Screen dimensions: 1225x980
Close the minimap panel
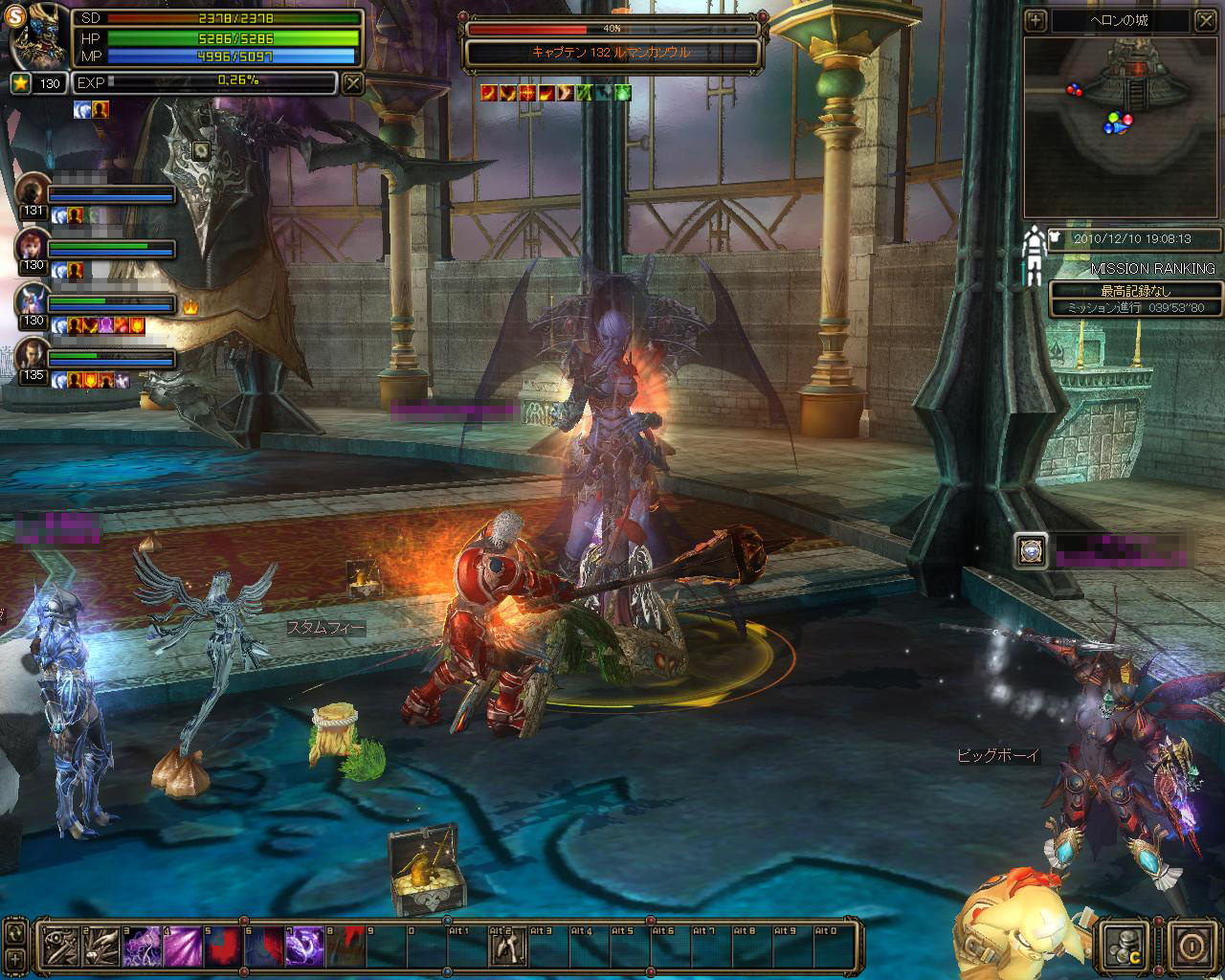point(1206,19)
